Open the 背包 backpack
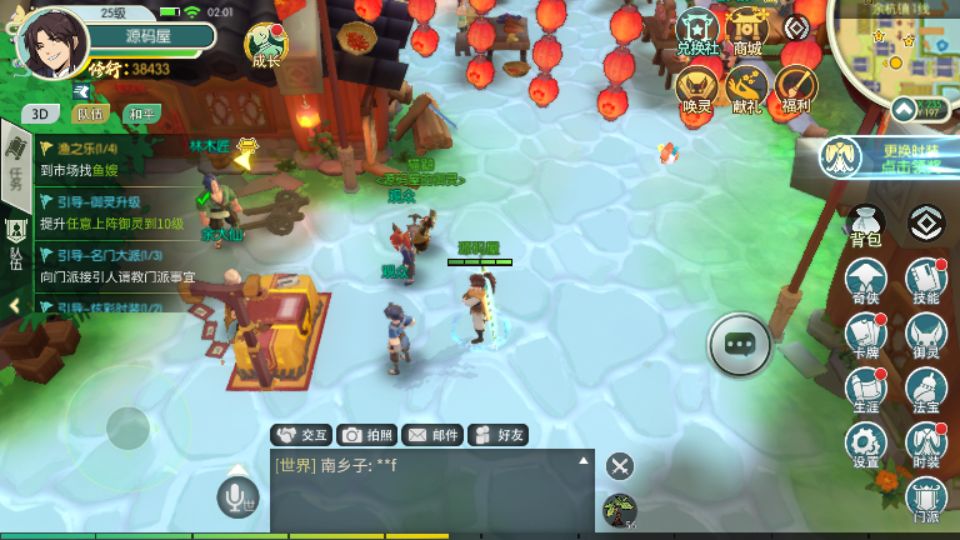 tap(865, 225)
